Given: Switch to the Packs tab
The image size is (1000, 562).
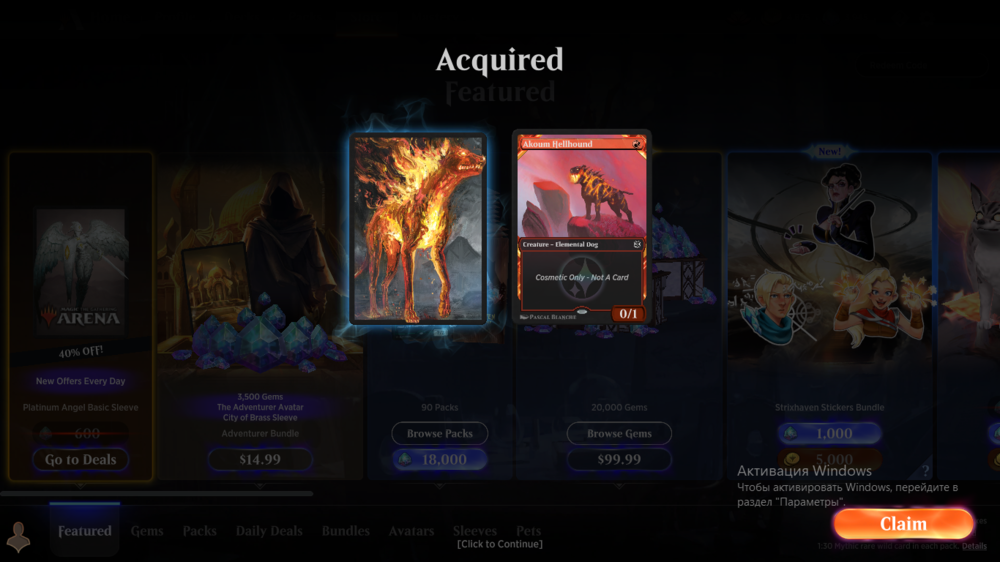Looking at the screenshot, I should (x=200, y=531).
